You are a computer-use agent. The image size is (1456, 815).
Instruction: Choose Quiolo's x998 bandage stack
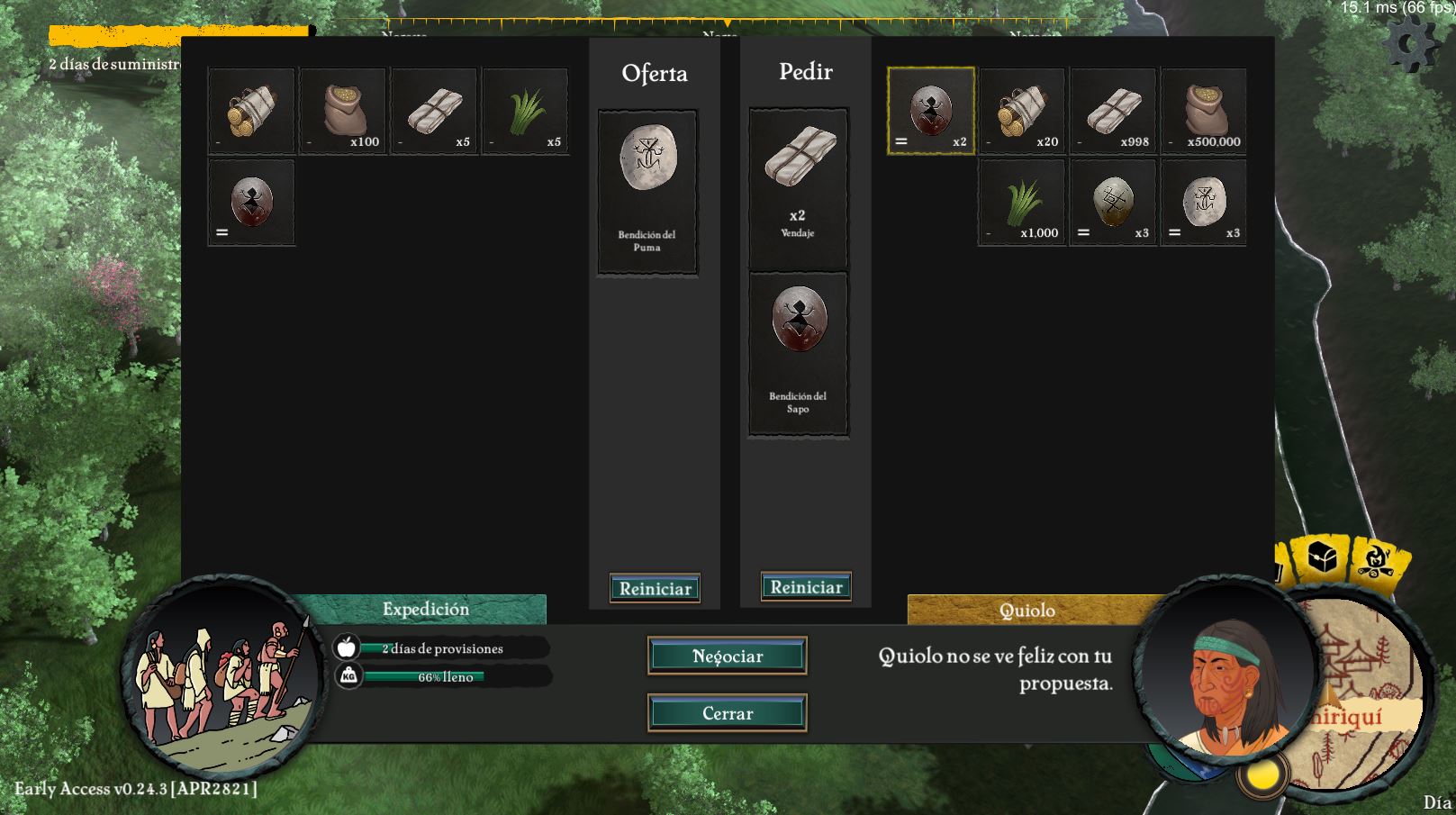coord(1113,112)
